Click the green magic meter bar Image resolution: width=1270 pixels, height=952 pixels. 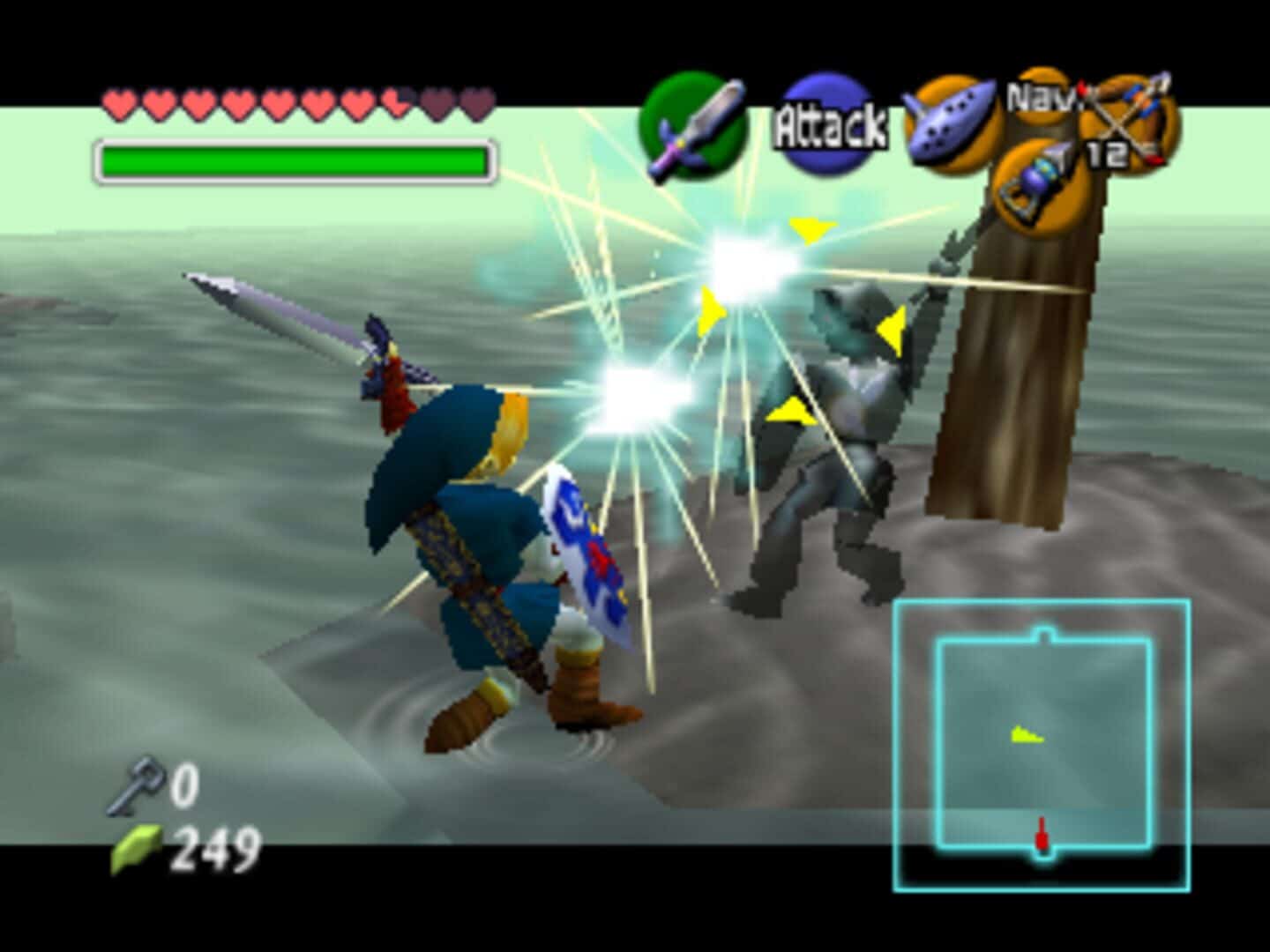click(x=291, y=159)
